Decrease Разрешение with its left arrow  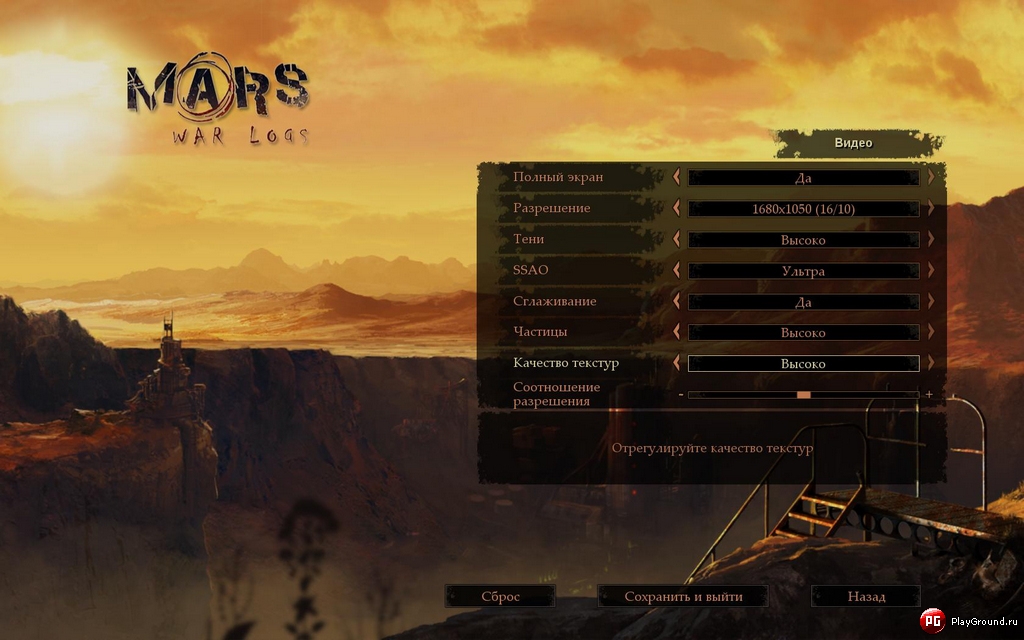point(677,208)
